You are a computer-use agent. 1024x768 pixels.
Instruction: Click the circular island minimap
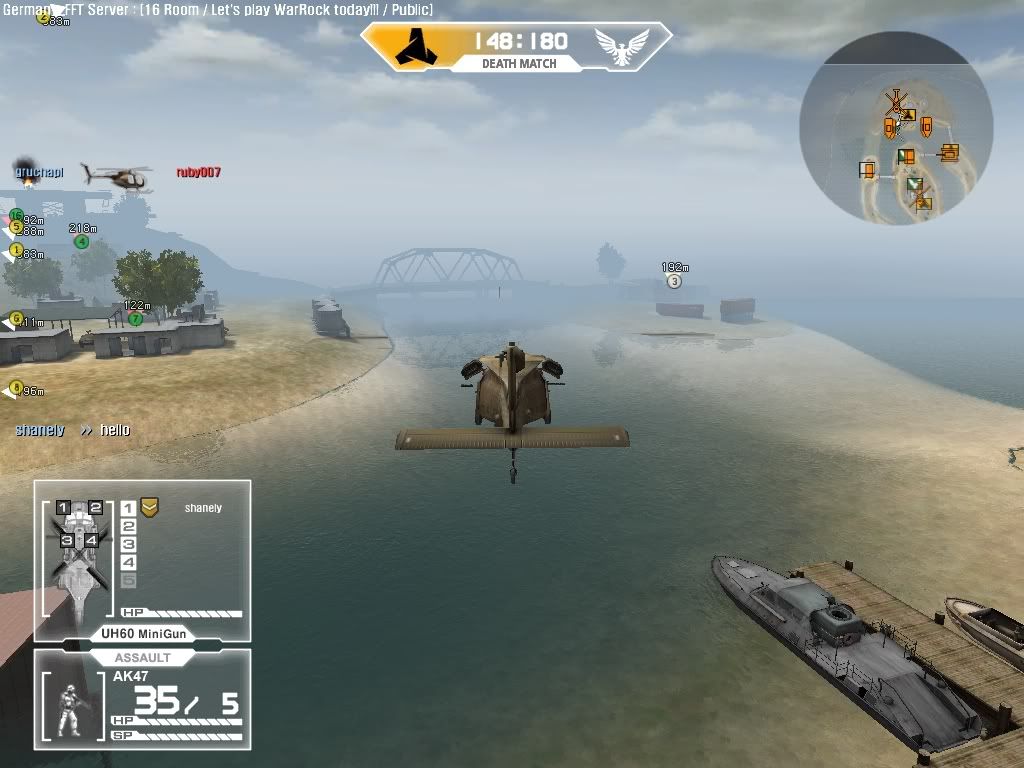[896, 127]
